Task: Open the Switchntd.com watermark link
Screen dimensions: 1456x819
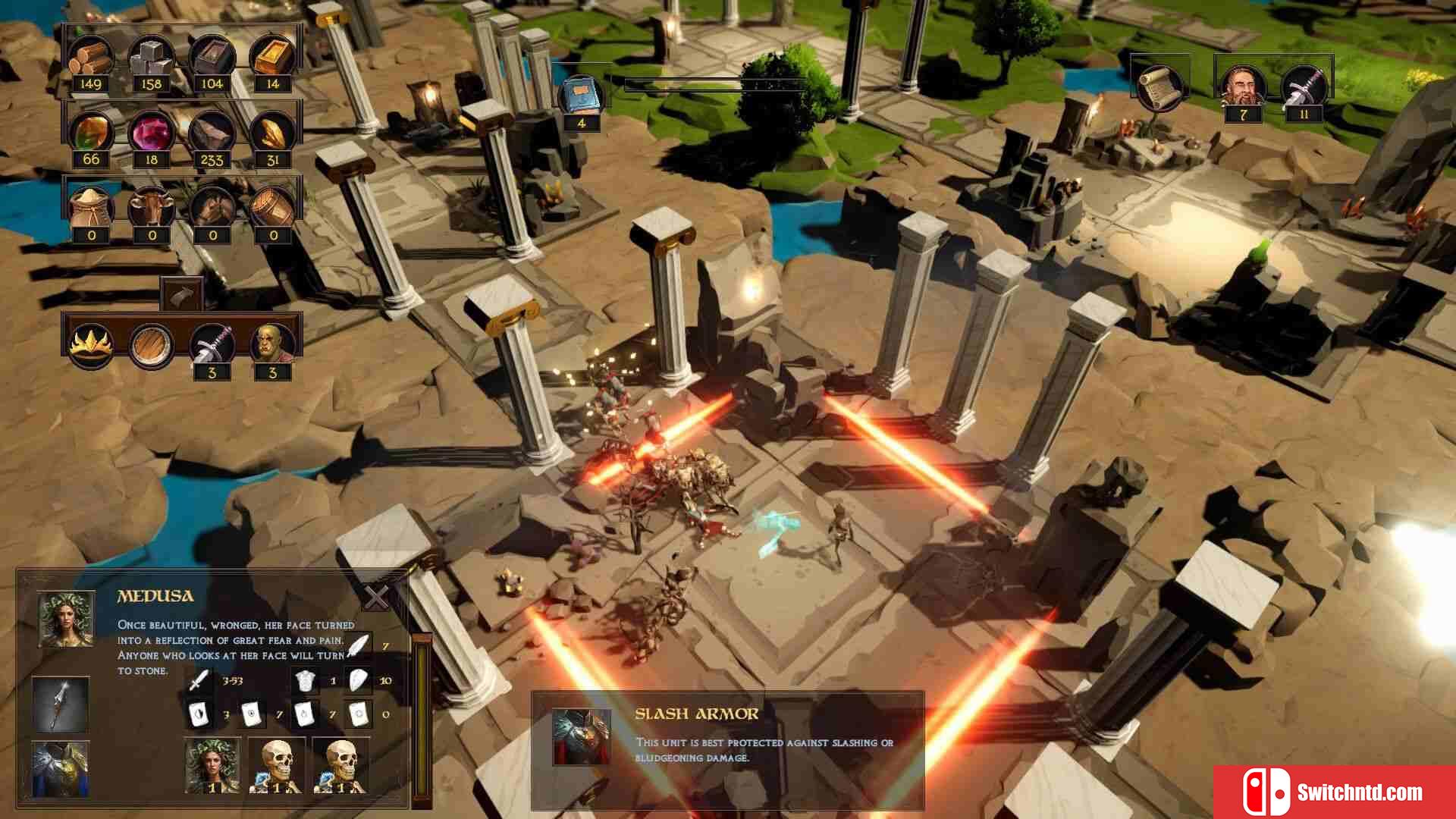Action: click(x=1335, y=792)
